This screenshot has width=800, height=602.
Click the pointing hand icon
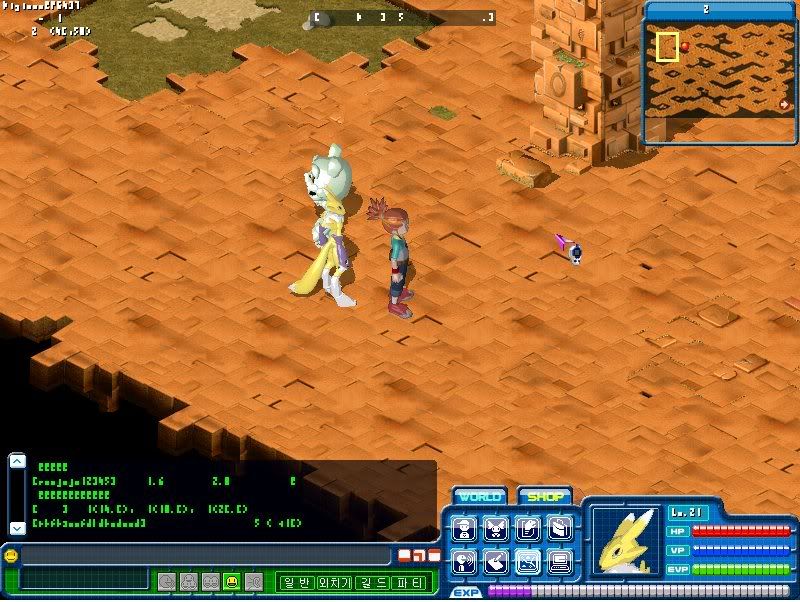496,562
